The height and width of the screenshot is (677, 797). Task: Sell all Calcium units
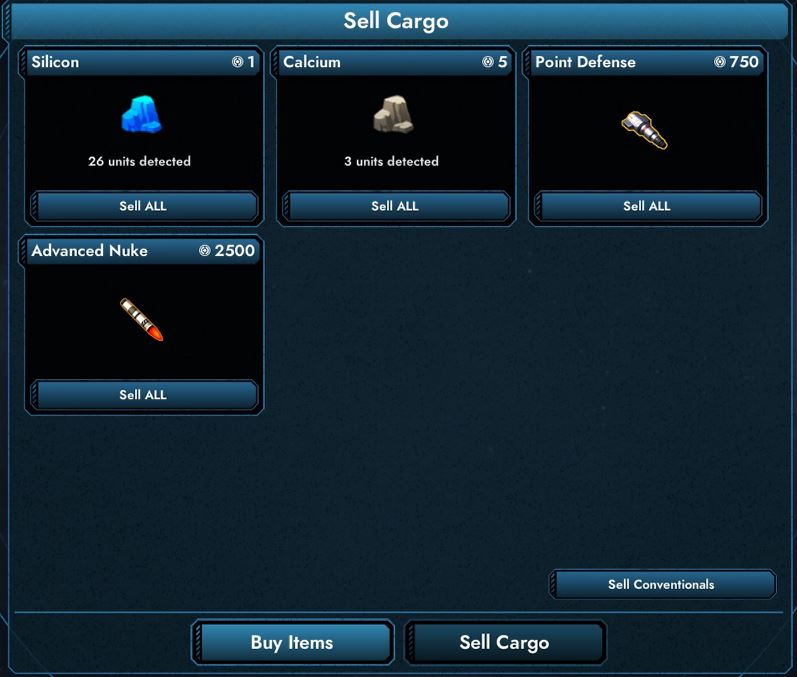395,206
